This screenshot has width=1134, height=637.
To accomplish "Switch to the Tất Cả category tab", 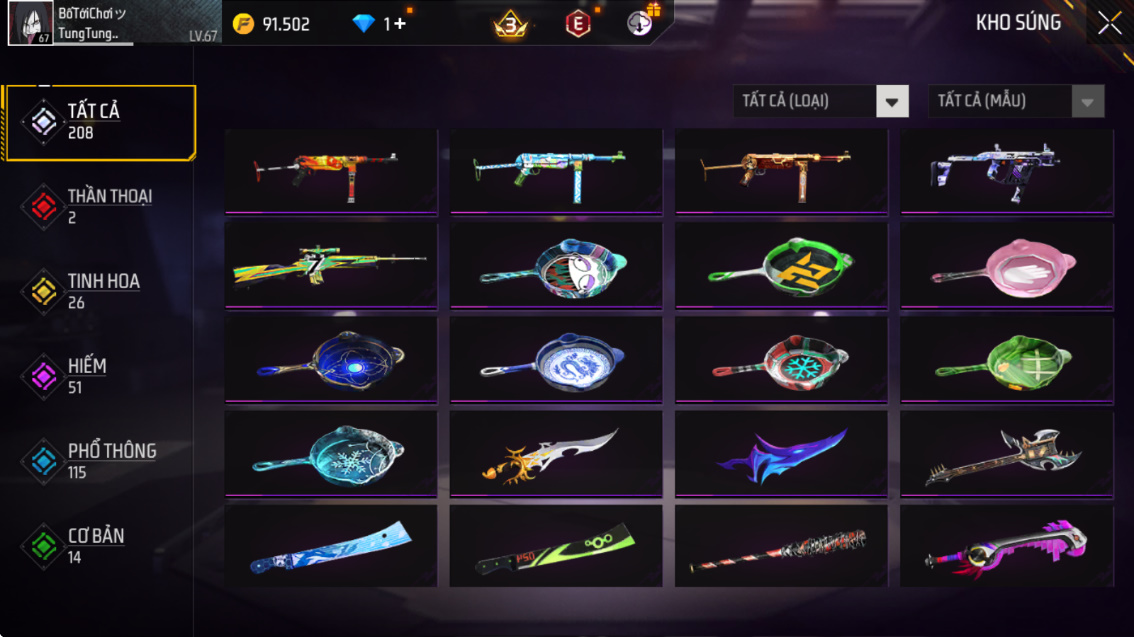I will click(99, 122).
